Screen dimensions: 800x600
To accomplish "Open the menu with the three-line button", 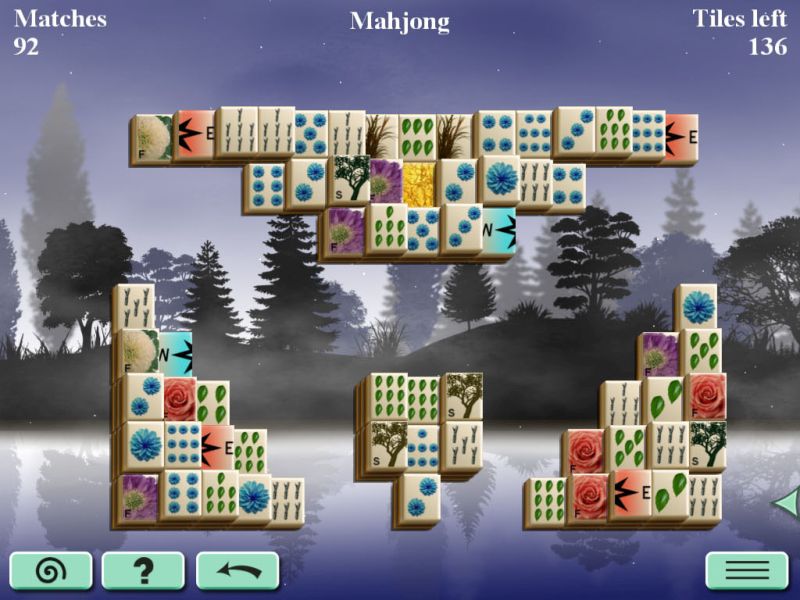I will (x=747, y=571).
